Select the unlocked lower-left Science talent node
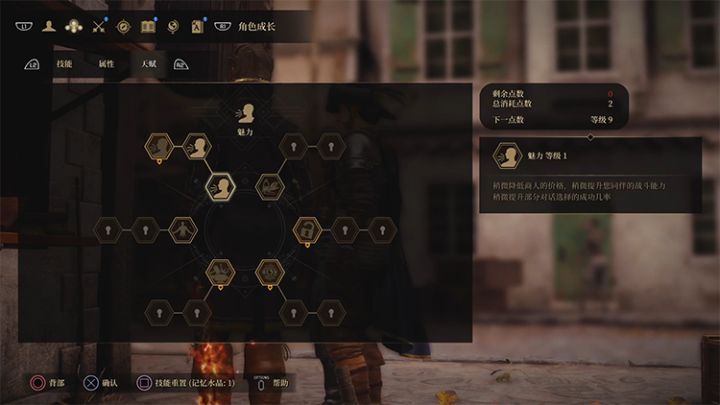Image resolution: width=720 pixels, height=405 pixels. (x=220, y=270)
